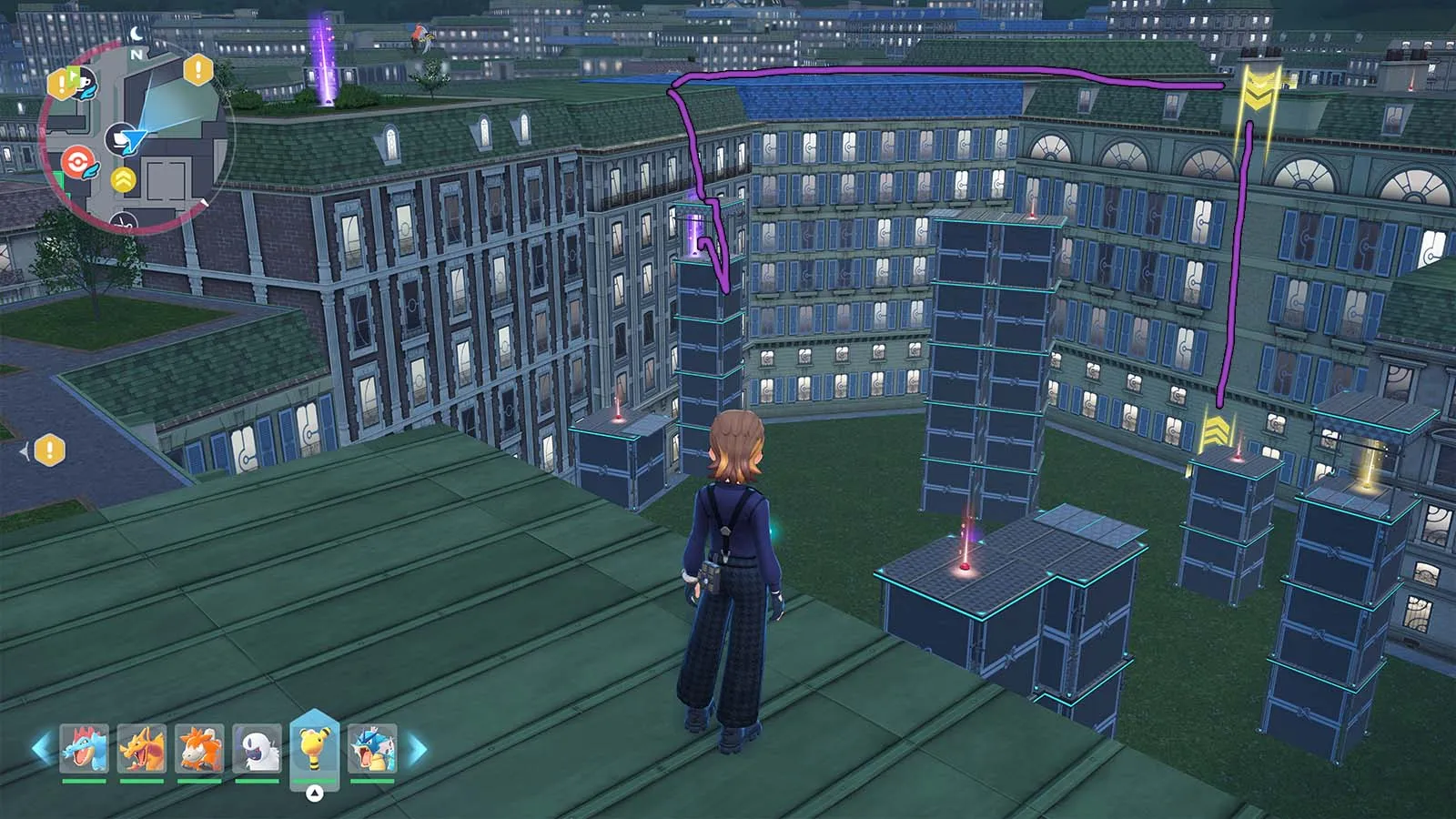Click the party bar's right arrow
The height and width of the screenshot is (819, 1456).
[x=417, y=749]
